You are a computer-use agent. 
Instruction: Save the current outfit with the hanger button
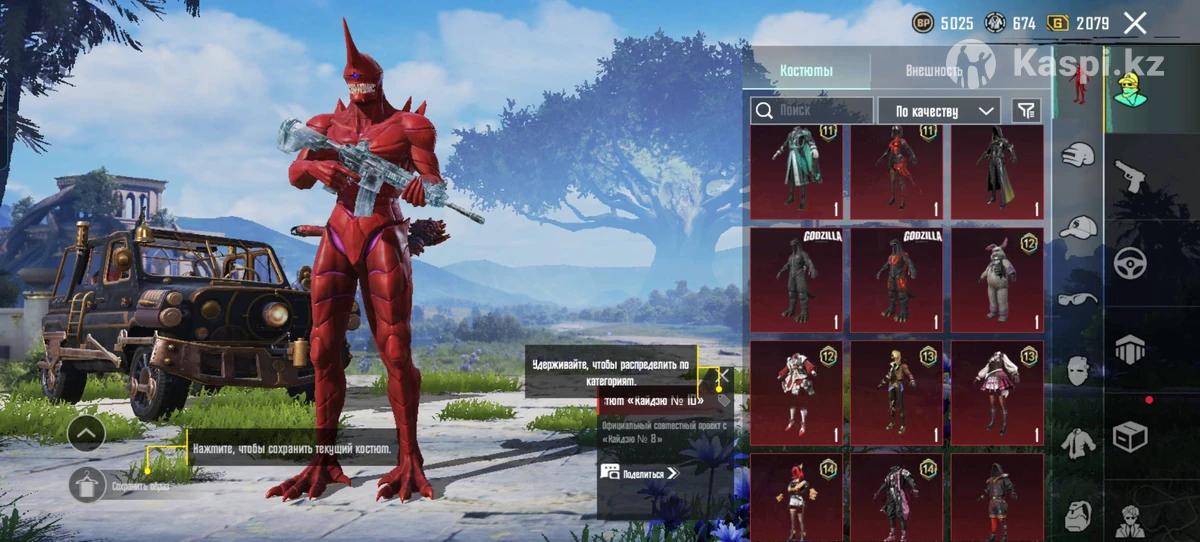pyautogui.click(x=88, y=485)
